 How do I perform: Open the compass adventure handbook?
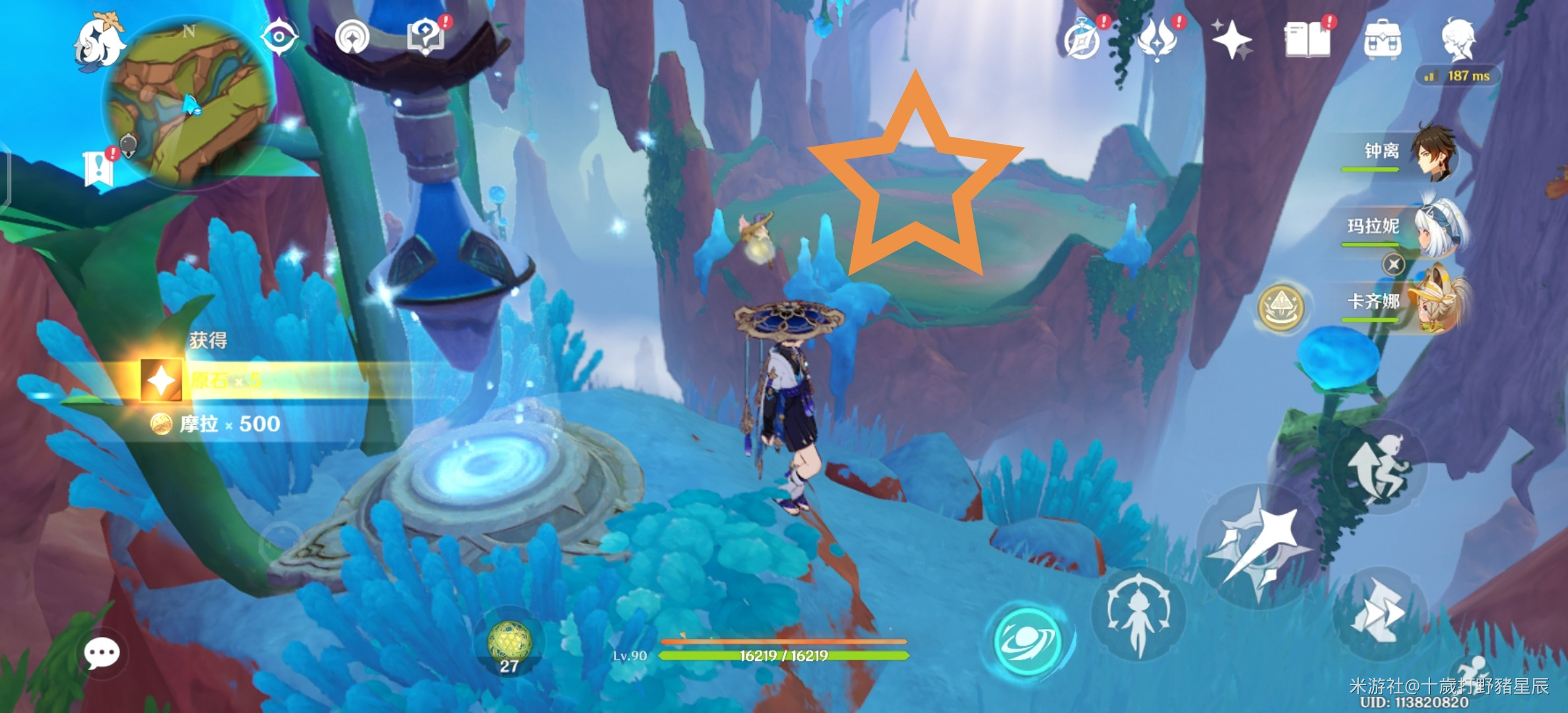coord(1084,41)
